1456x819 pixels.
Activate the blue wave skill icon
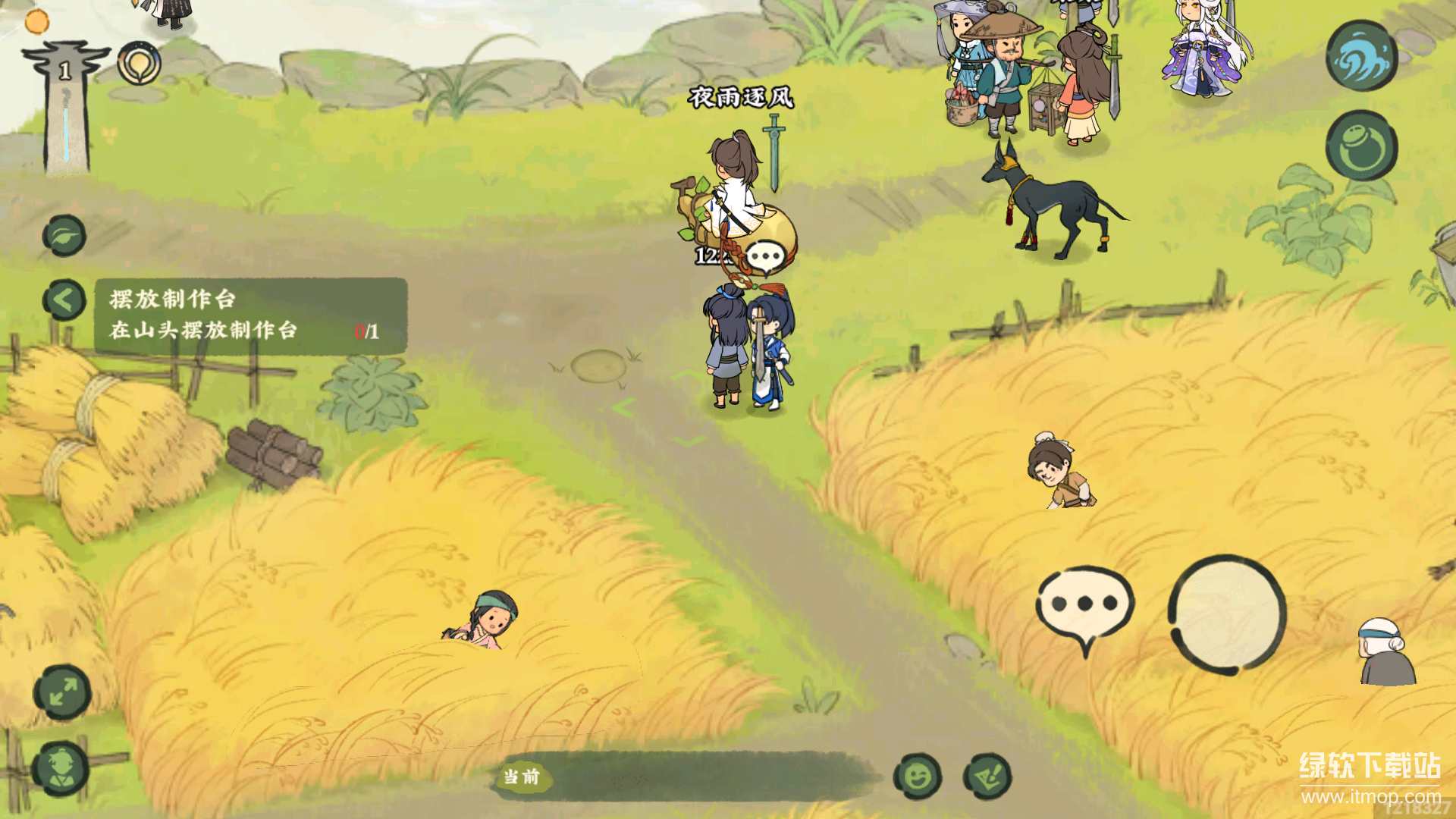1361,57
